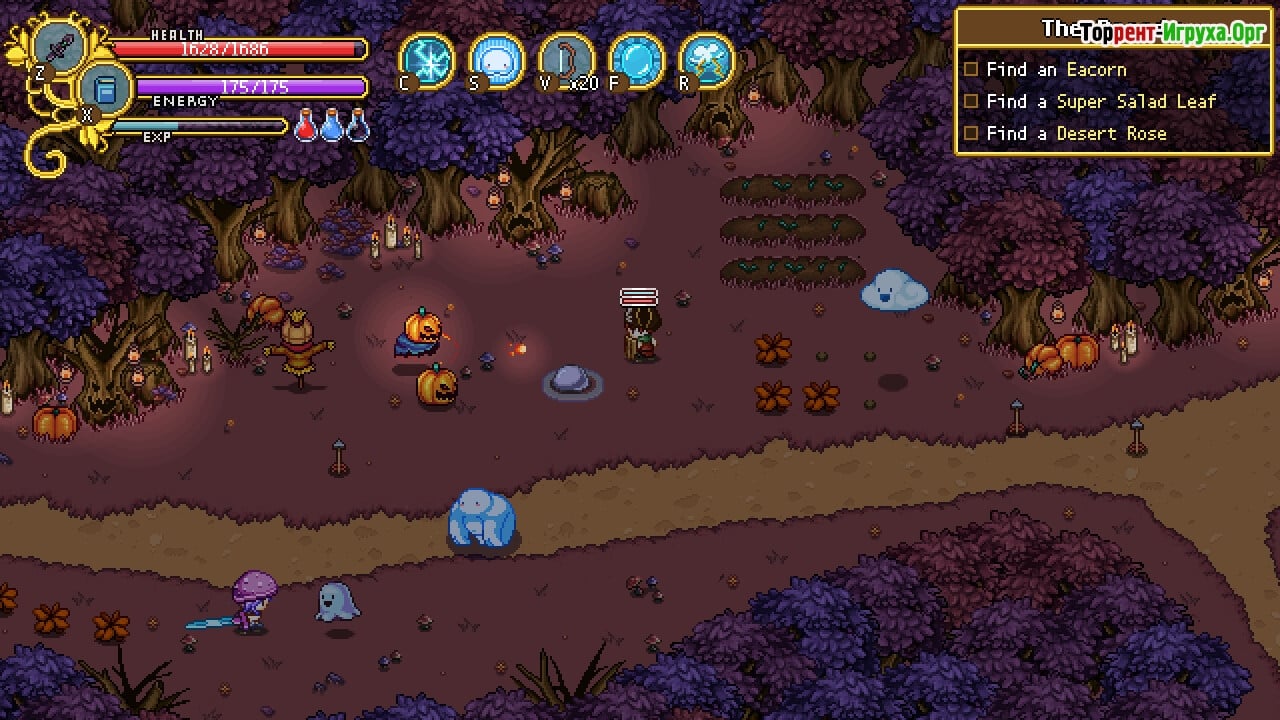This screenshot has height=720, width=1280.
Task: Activate the blue orb skill icon
Action: (x=636, y=60)
